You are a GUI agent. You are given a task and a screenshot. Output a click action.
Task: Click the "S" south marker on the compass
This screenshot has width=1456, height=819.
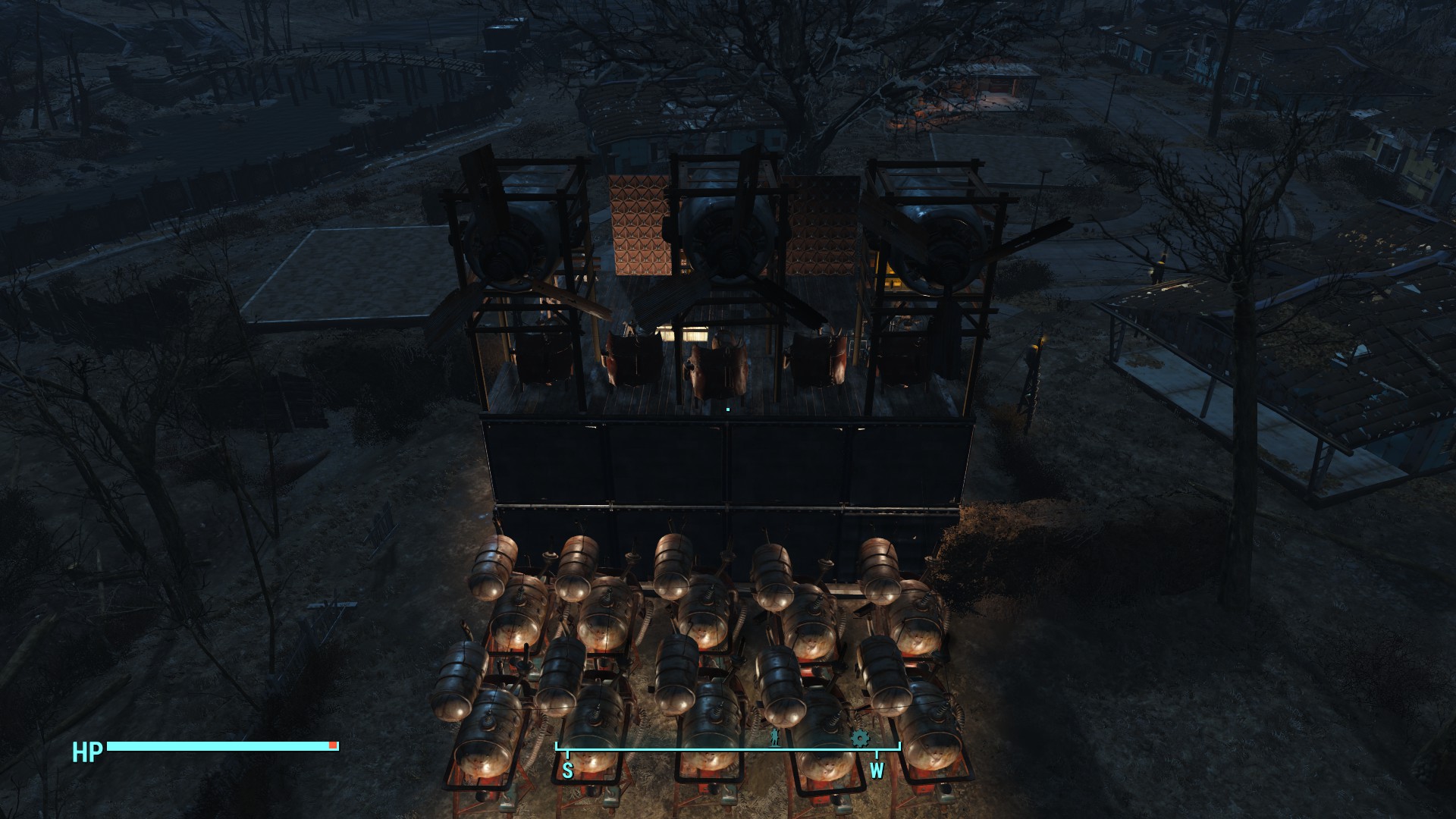[567, 769]
